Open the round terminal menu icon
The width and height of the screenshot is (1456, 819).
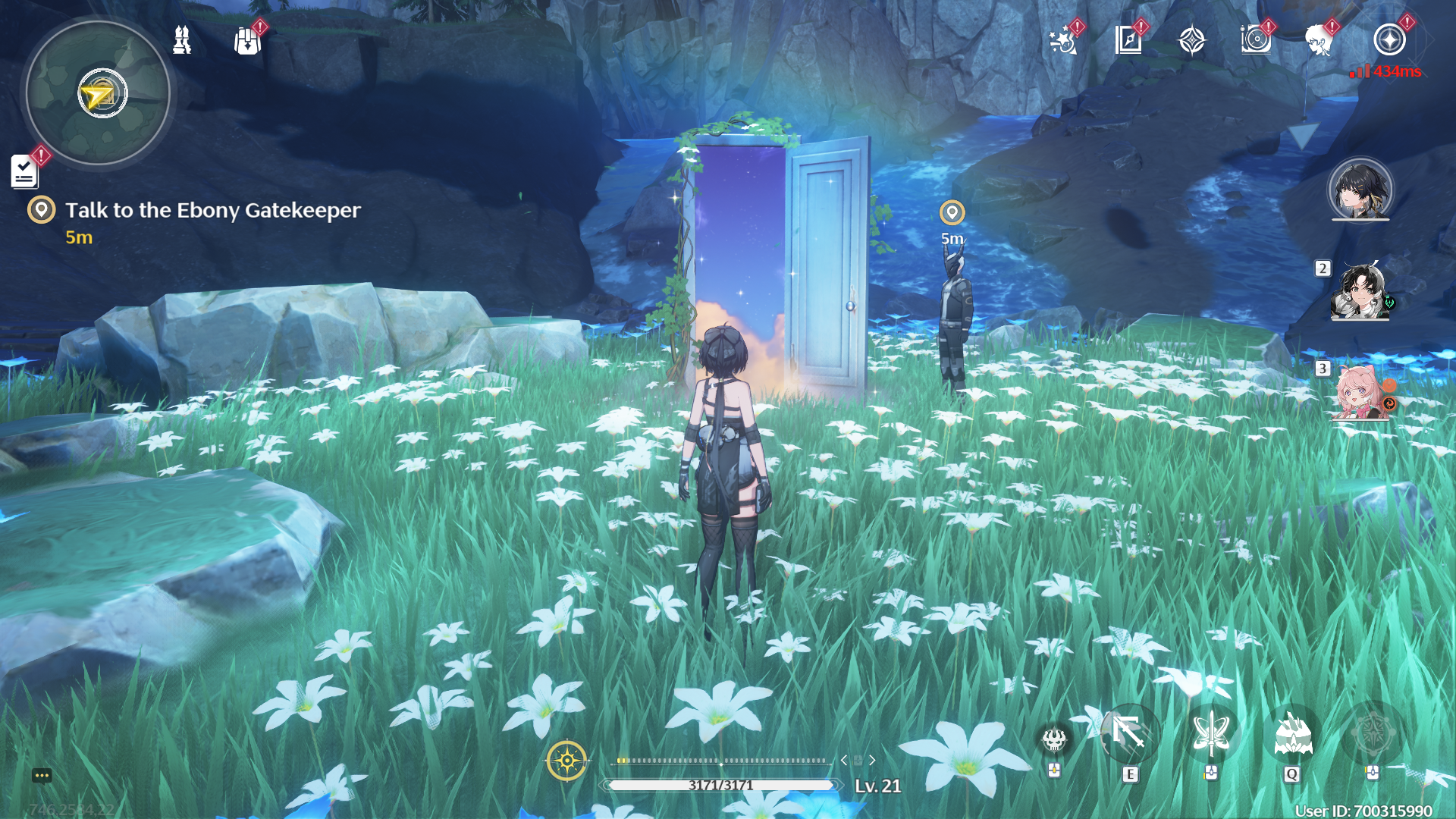(x=1389, y=40)
